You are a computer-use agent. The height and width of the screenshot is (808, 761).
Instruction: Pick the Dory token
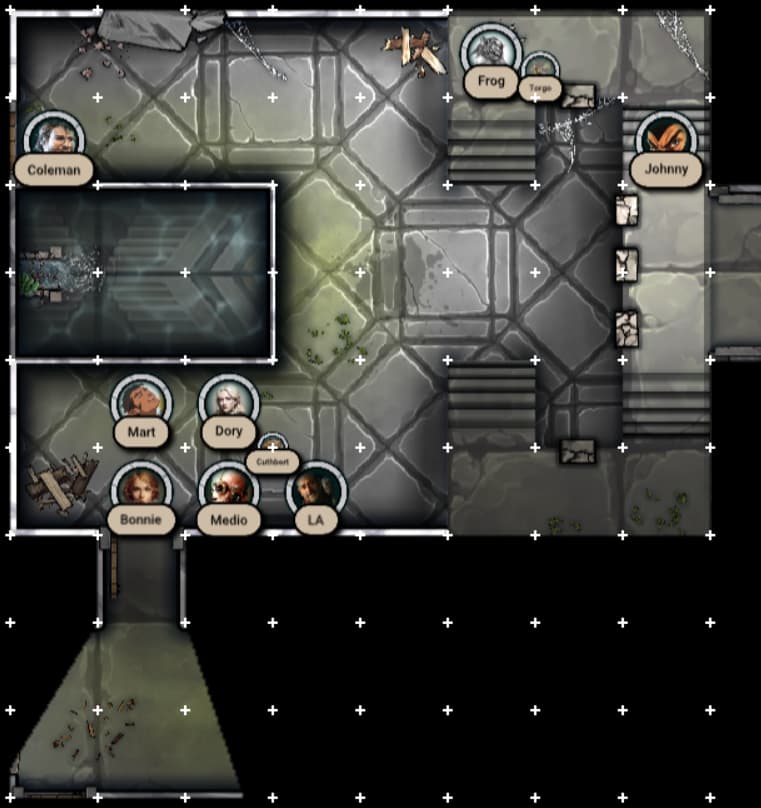(x=229, y=403)
